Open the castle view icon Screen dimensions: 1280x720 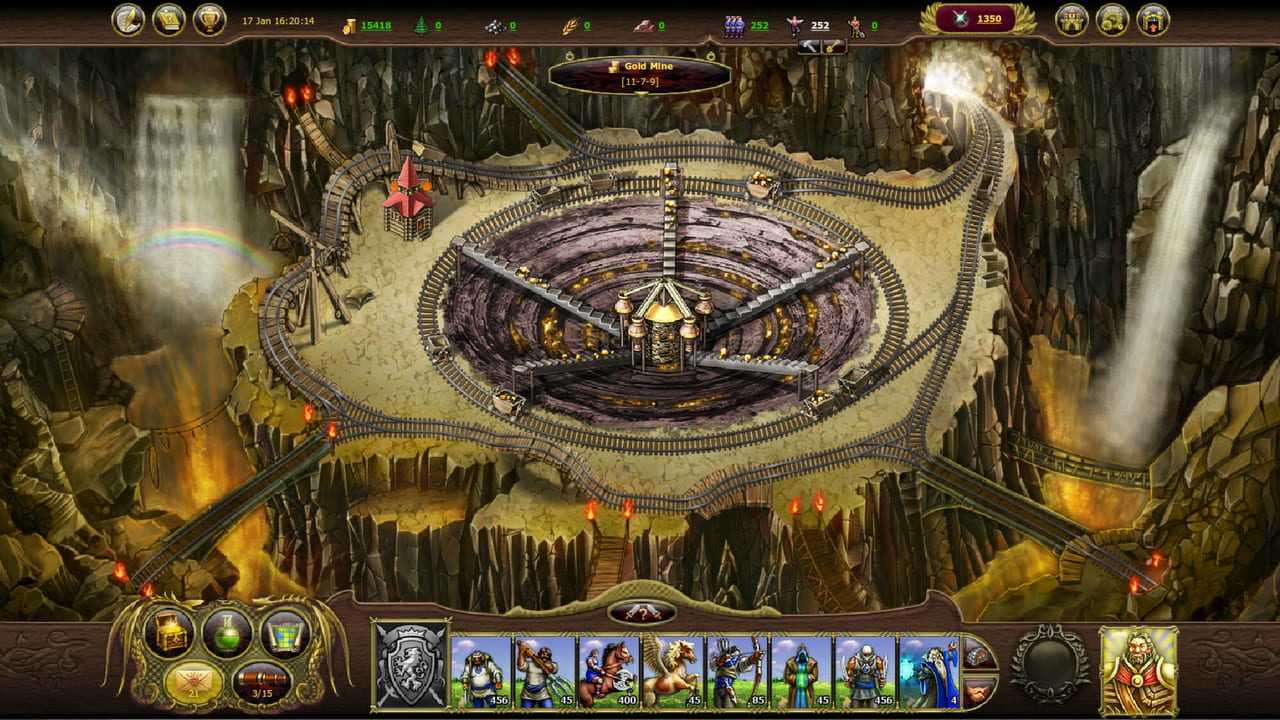point(1072,20)
